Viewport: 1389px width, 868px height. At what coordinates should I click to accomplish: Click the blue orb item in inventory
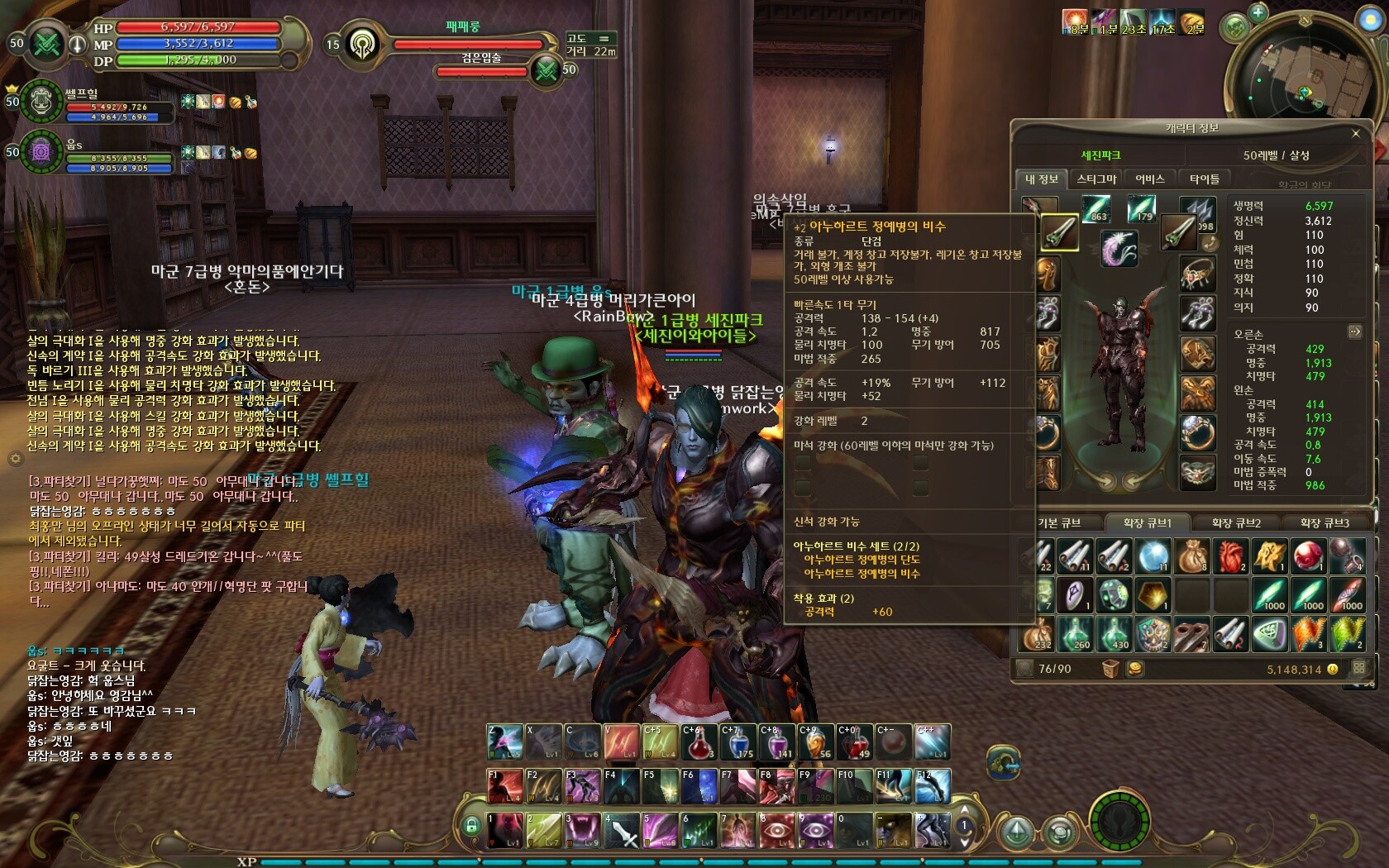pyautogui.click(x=1153, y=556)
